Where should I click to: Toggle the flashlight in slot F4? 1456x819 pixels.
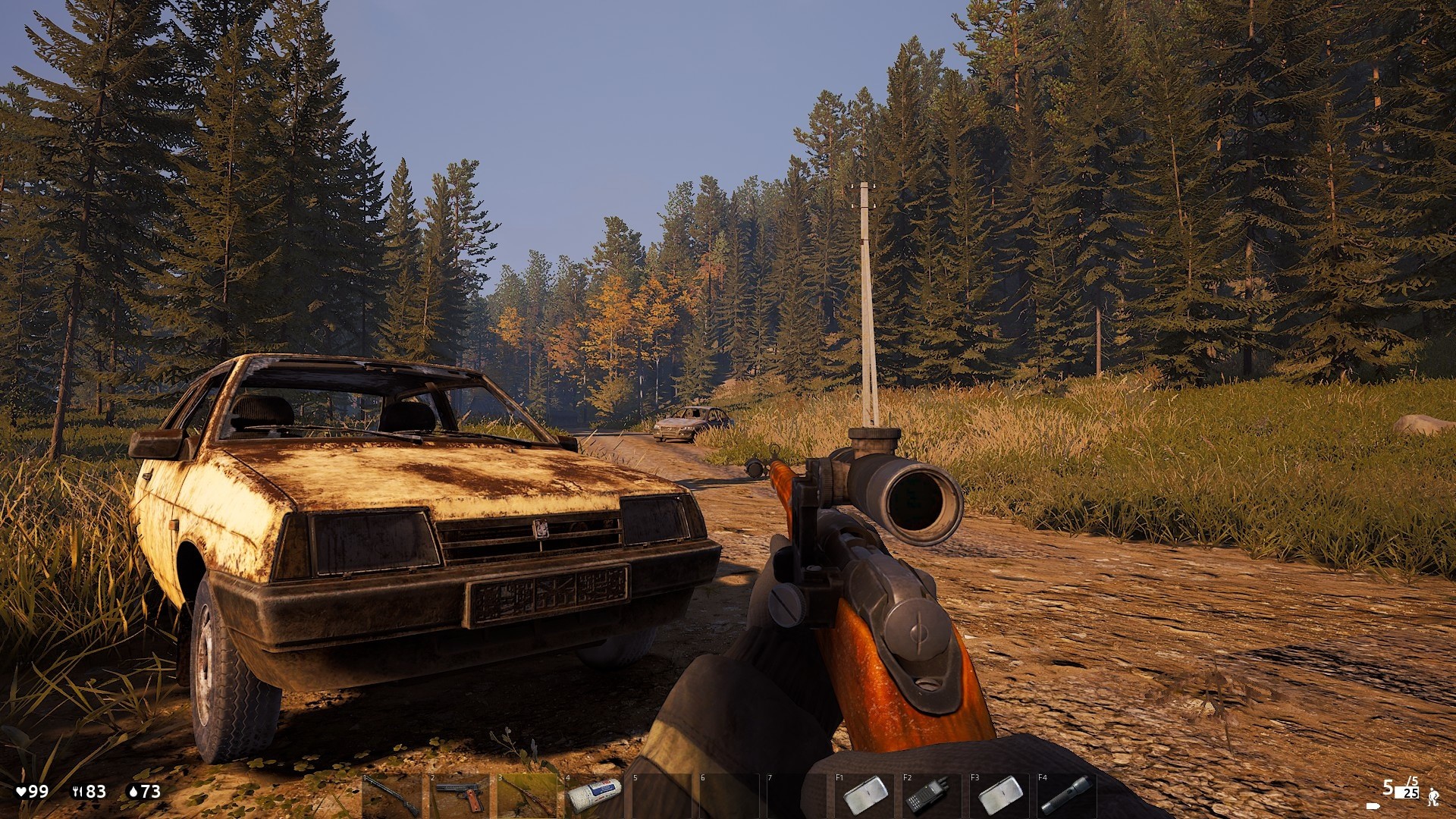1066,795
